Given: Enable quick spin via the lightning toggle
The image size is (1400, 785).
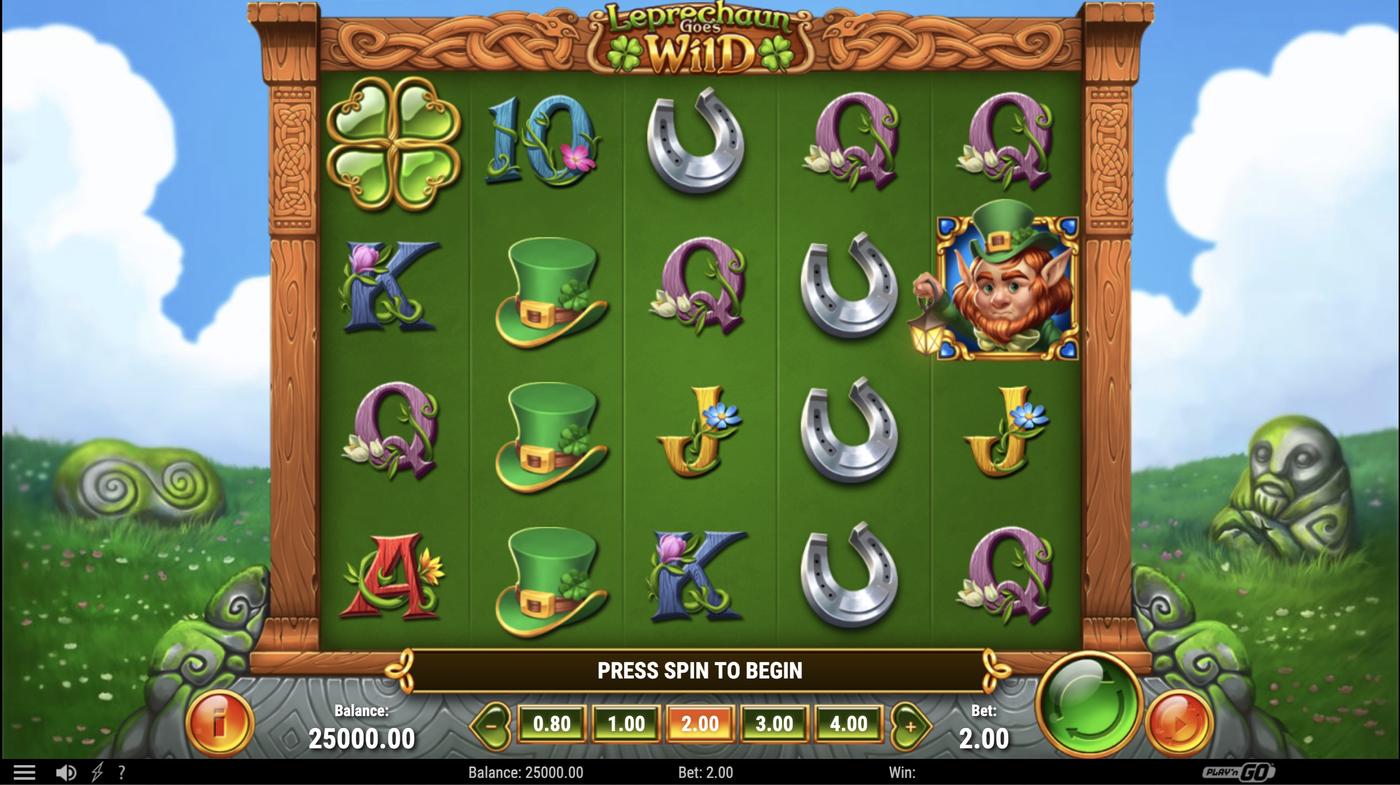Looking at the screenshot, I should pos(95,770).
